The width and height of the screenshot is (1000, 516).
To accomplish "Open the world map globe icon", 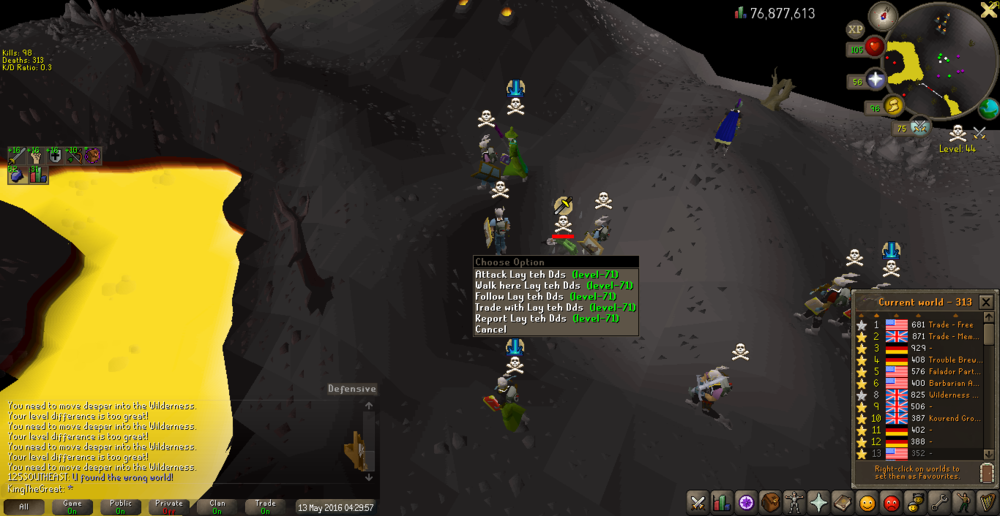I will pyautogui.click(x=988, y=108).
